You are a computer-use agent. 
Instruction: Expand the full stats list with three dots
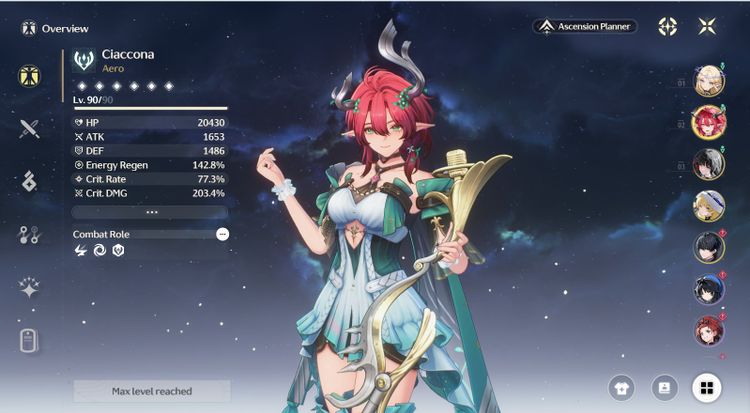(x=151, y=212)
